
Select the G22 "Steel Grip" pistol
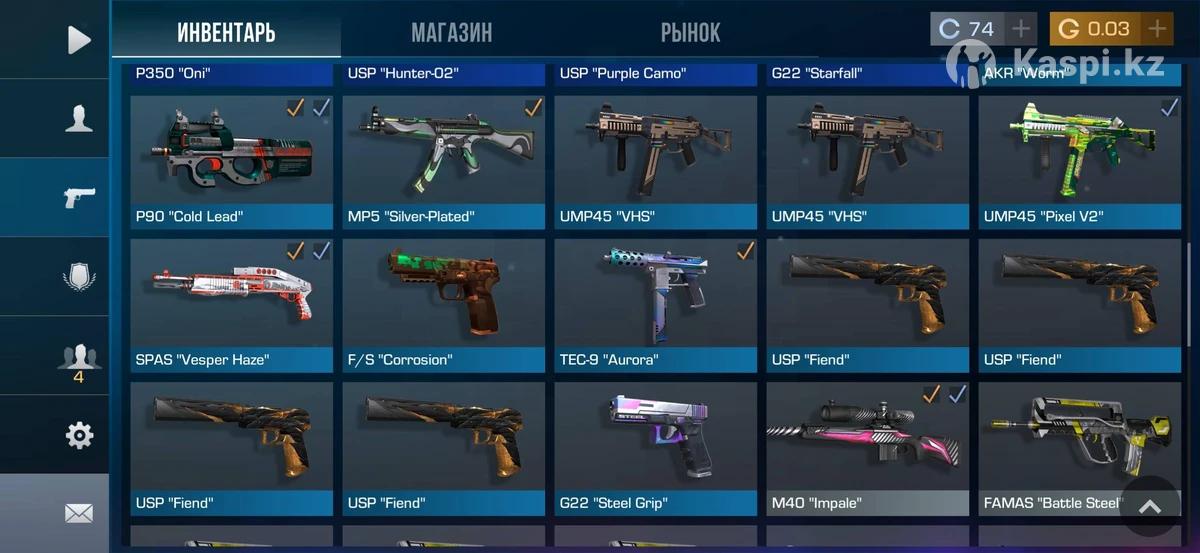(655, 448)
